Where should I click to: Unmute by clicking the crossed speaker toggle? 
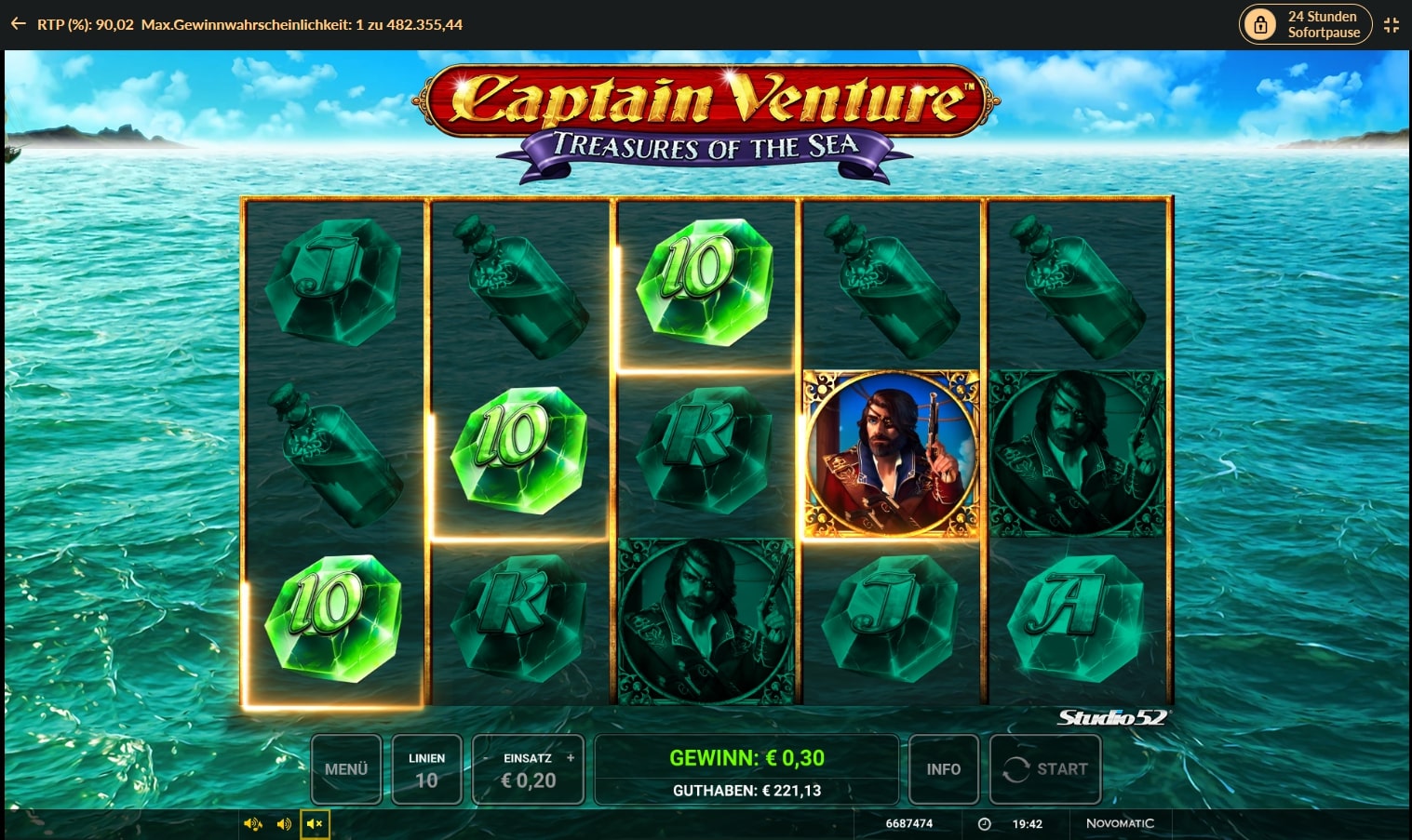(x=315, y=823)
